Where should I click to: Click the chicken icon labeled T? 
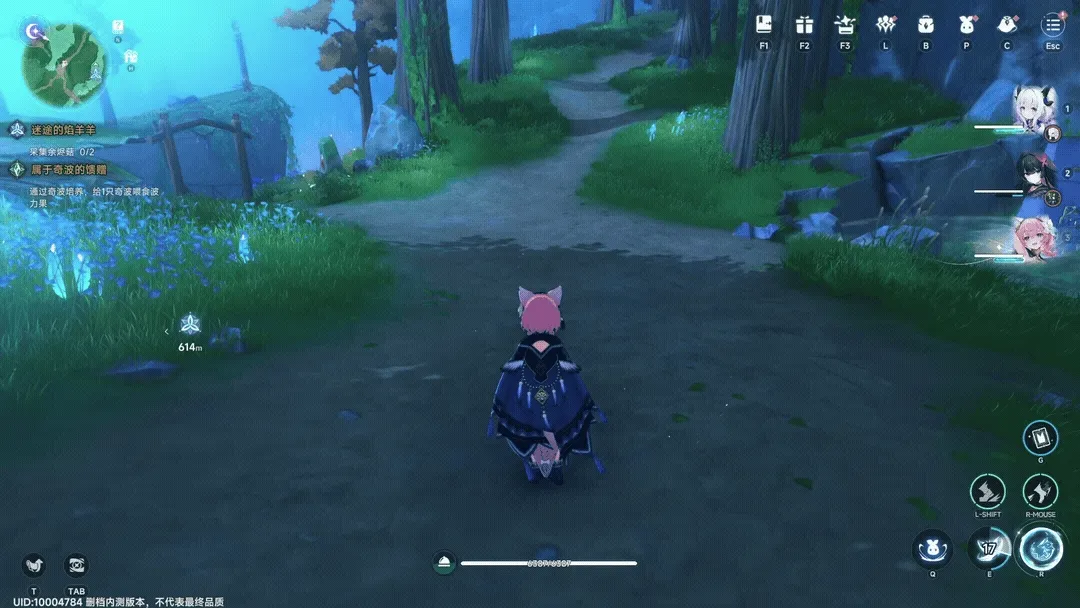coord(34,565)
